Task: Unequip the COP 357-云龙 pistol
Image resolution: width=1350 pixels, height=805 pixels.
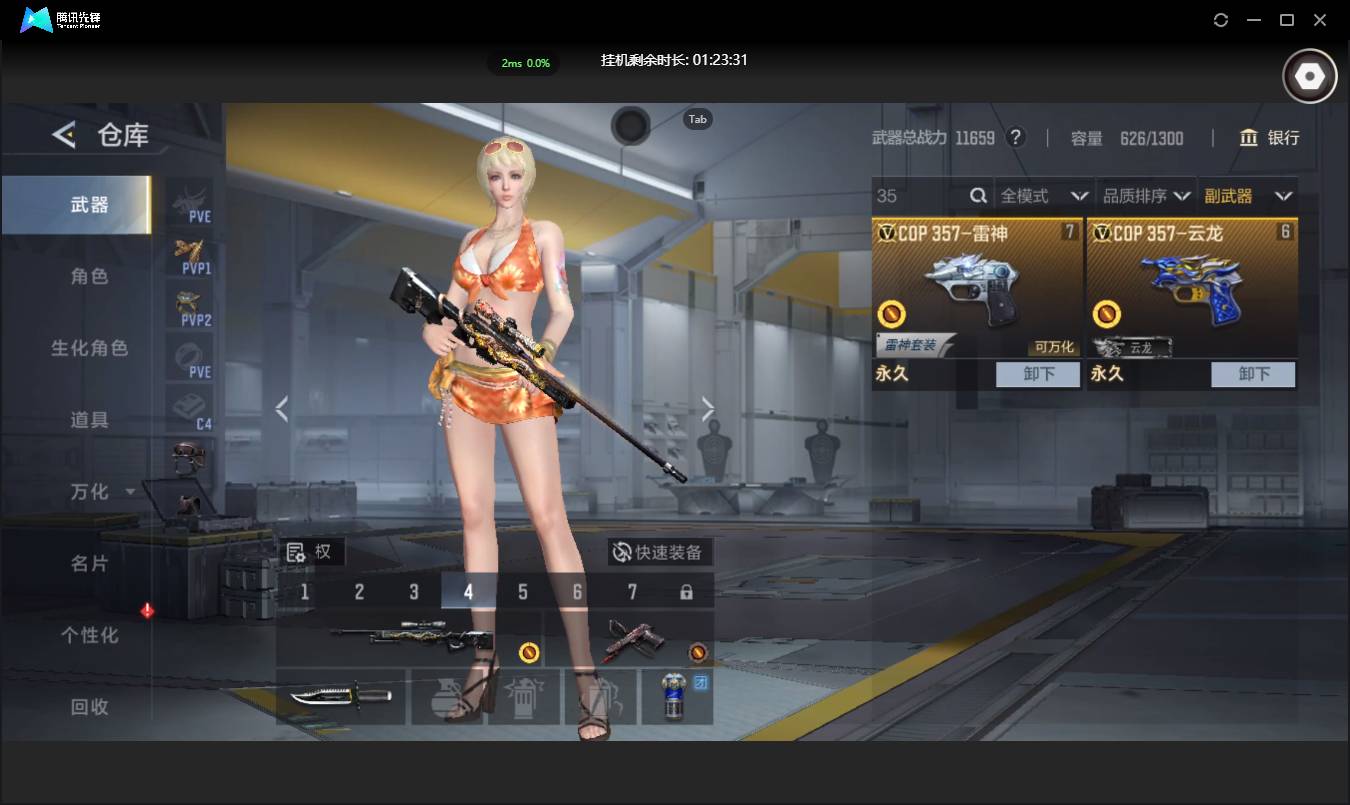Action: pos(1253,374)
